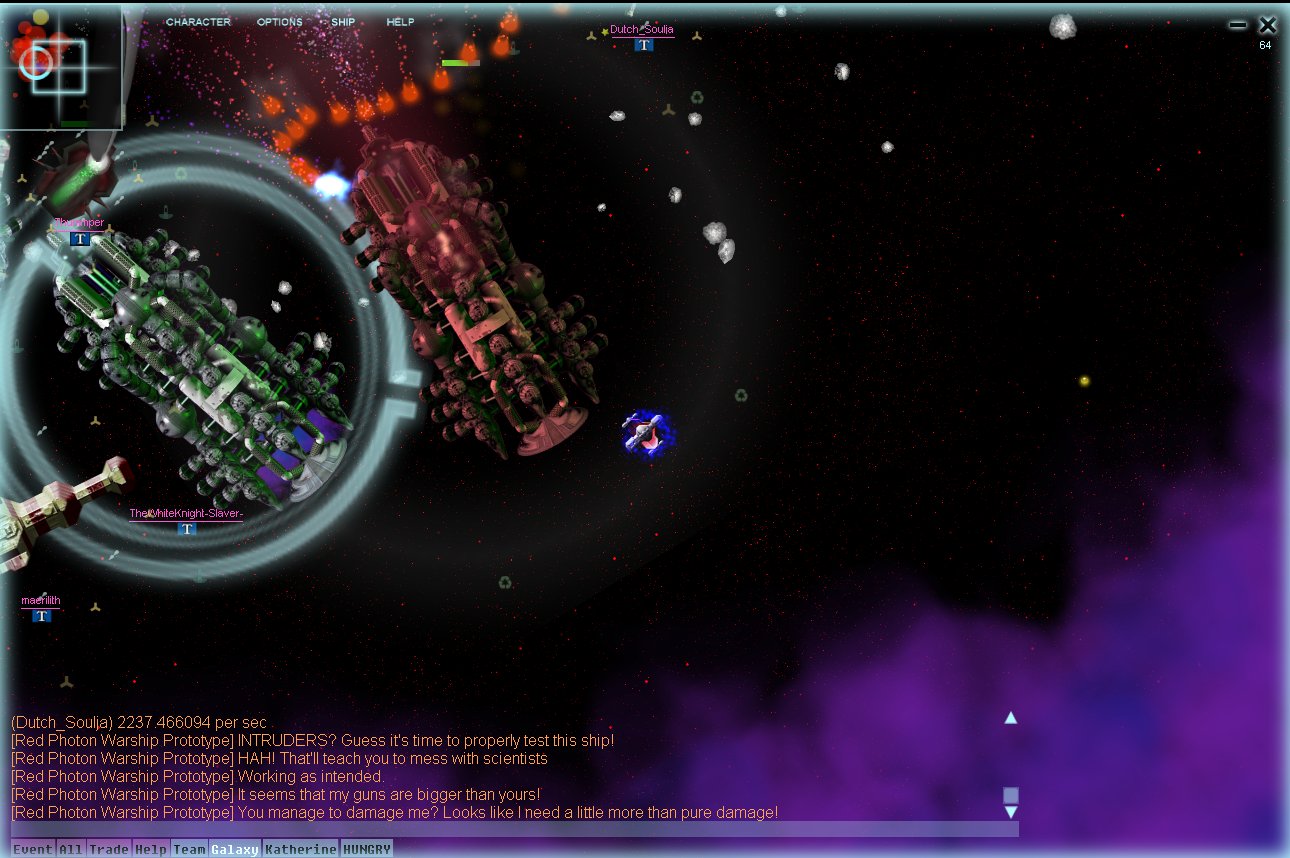The image size is (1290, 858).
Task: Open the top Help menu
Action: coord(400,22)
